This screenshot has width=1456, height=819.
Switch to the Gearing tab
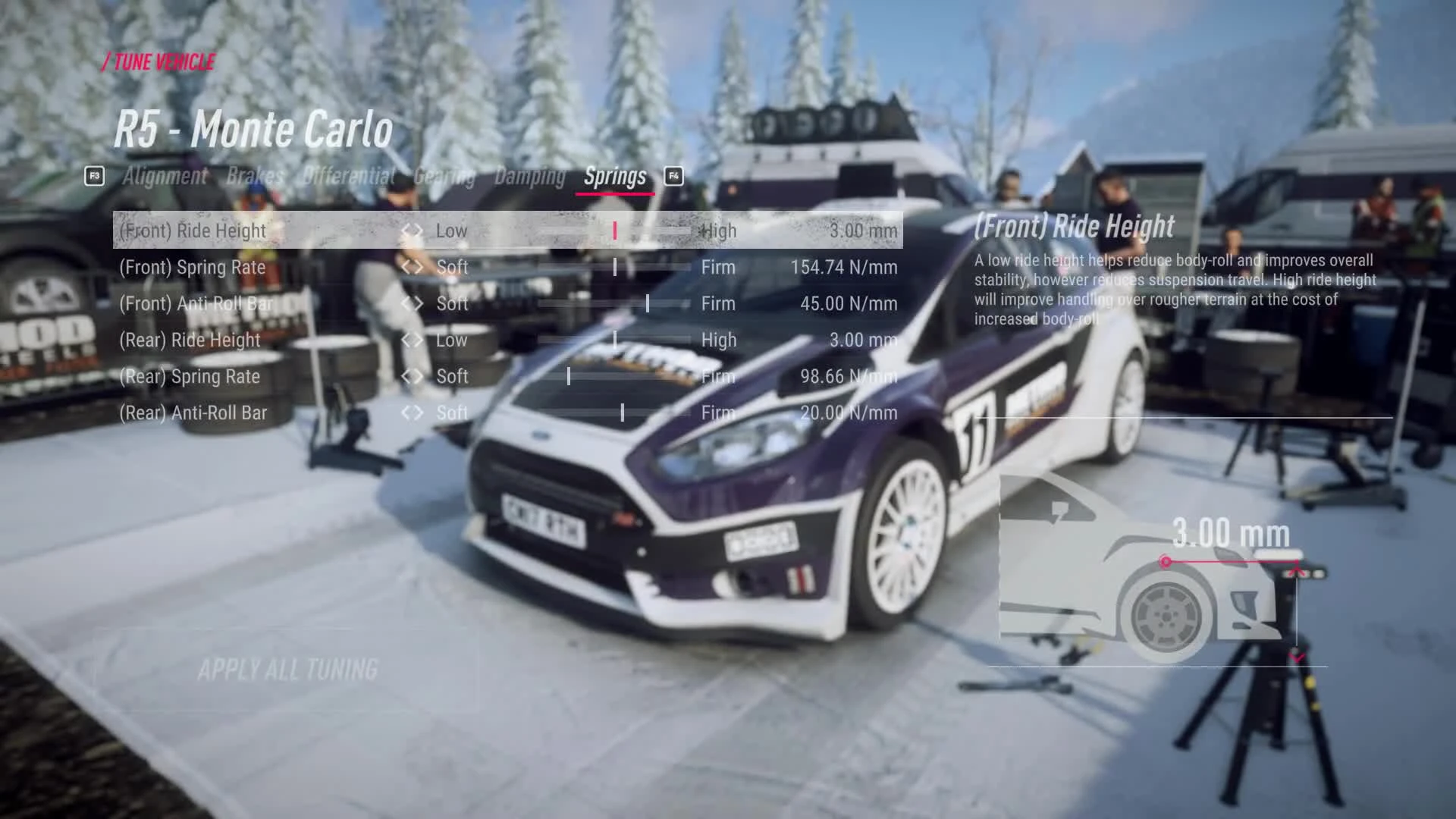444,176
